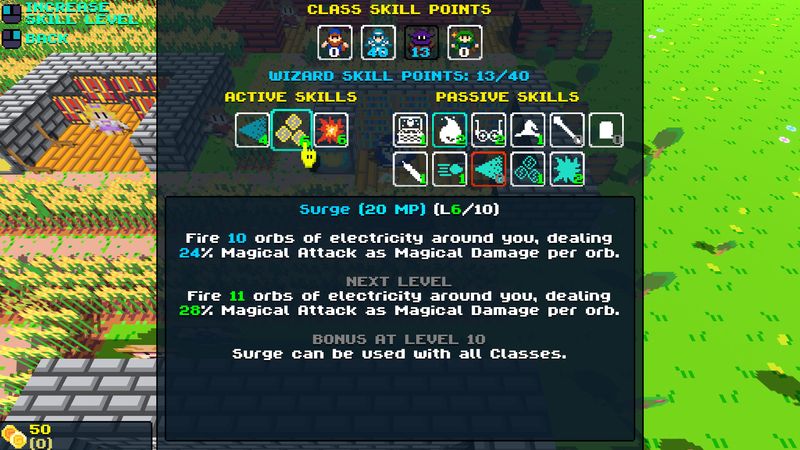Screen dimensions: 800x450
Task: Select the diagonal staff passive skill in the top row
Action: click(567, 130)
